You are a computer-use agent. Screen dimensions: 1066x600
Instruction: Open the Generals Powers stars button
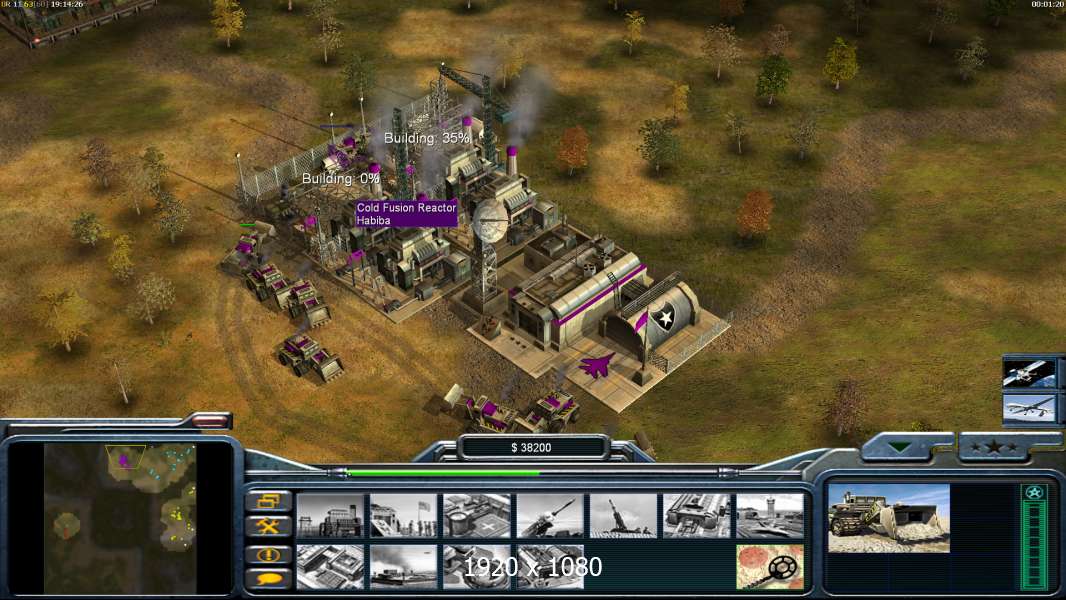pyautogui.click(x=993, y=447)
